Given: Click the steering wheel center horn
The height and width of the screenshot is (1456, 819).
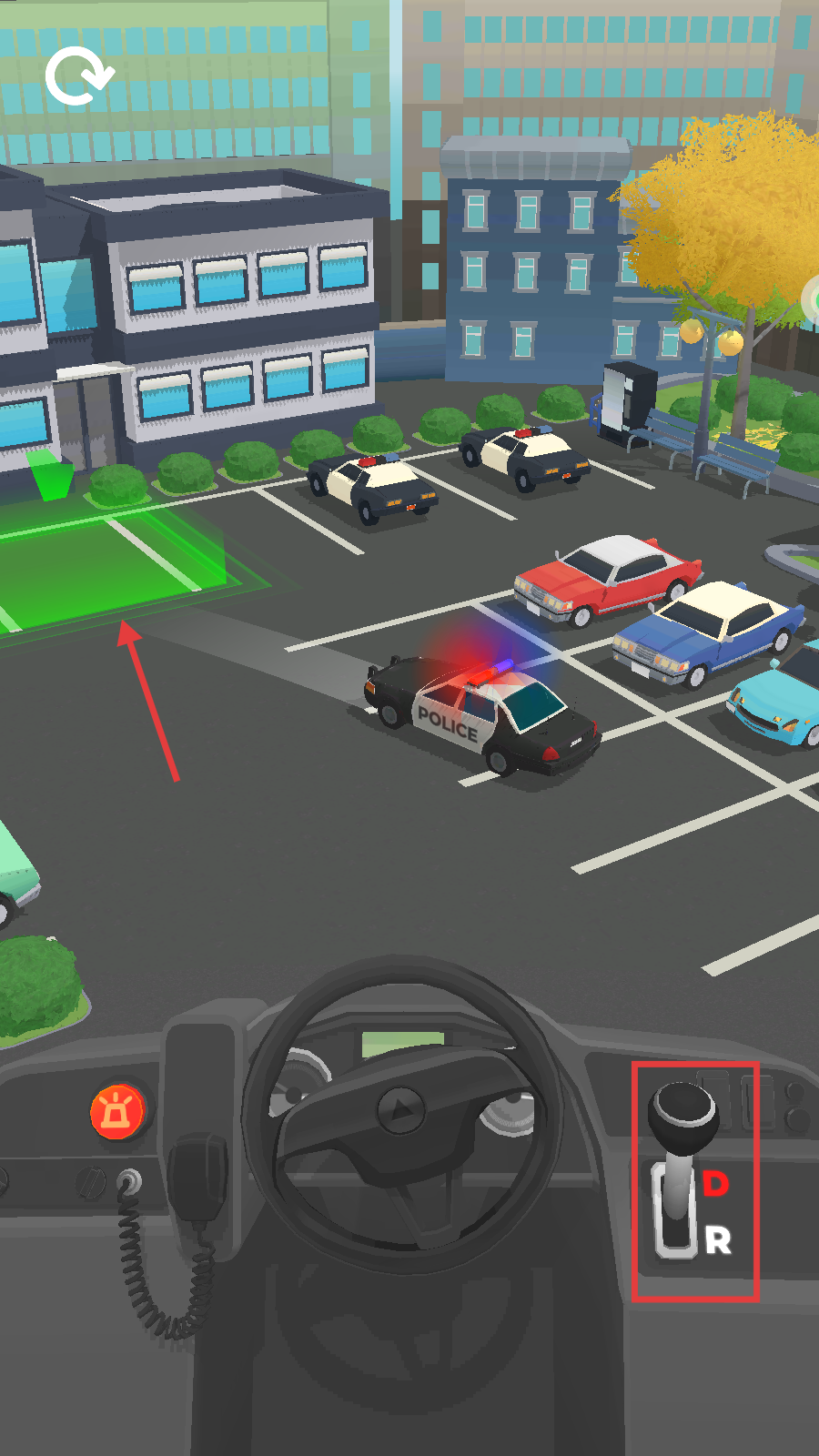Looking at the screenshot, I should pyautogui.click(x=400, y=1109).
